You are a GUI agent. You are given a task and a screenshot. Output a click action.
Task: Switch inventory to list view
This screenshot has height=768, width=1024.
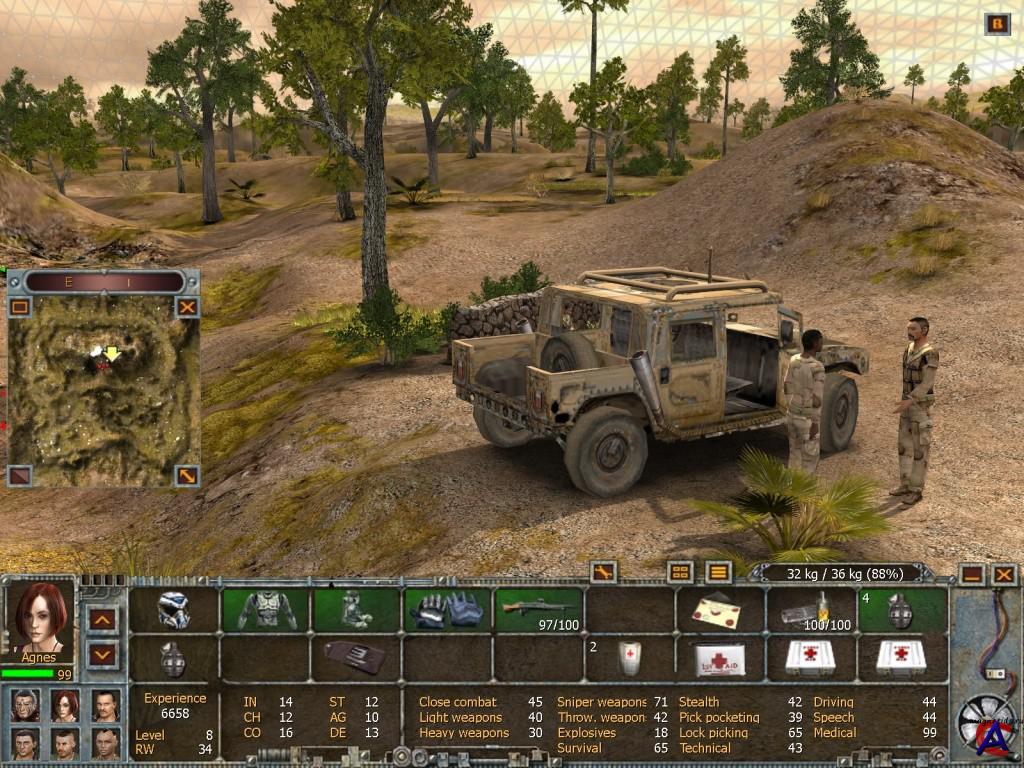(x=718, y=573)
